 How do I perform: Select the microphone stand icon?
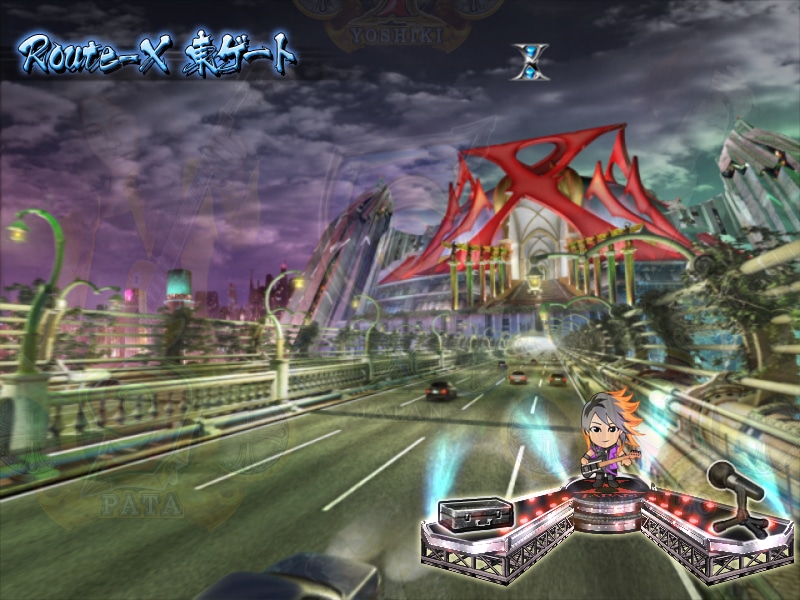738,496
